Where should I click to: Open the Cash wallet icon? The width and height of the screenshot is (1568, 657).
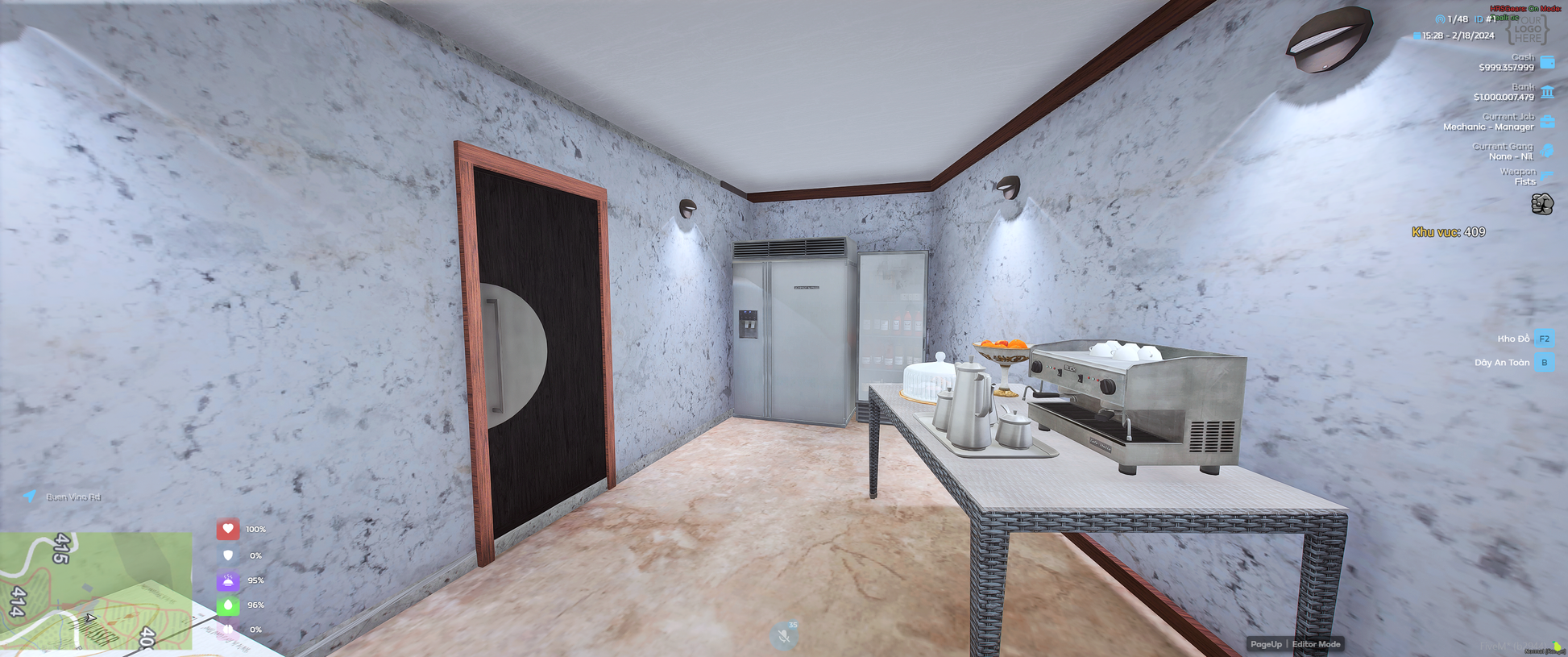[1547, 62]
